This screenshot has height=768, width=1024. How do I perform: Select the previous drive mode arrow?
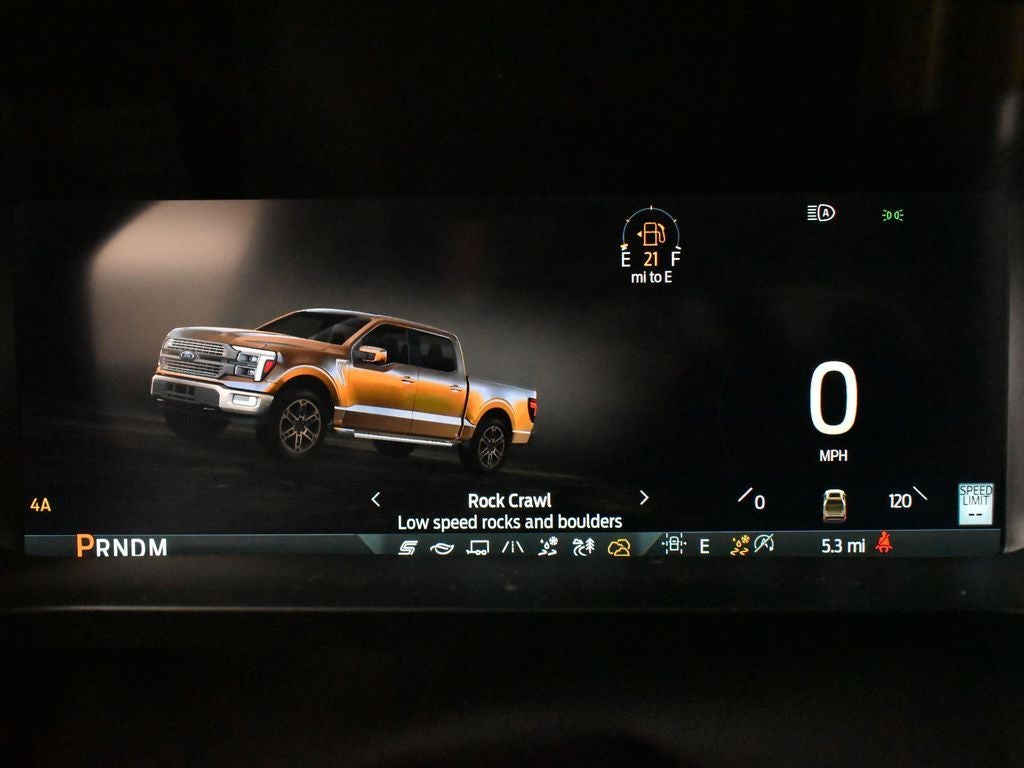point(376,498)
